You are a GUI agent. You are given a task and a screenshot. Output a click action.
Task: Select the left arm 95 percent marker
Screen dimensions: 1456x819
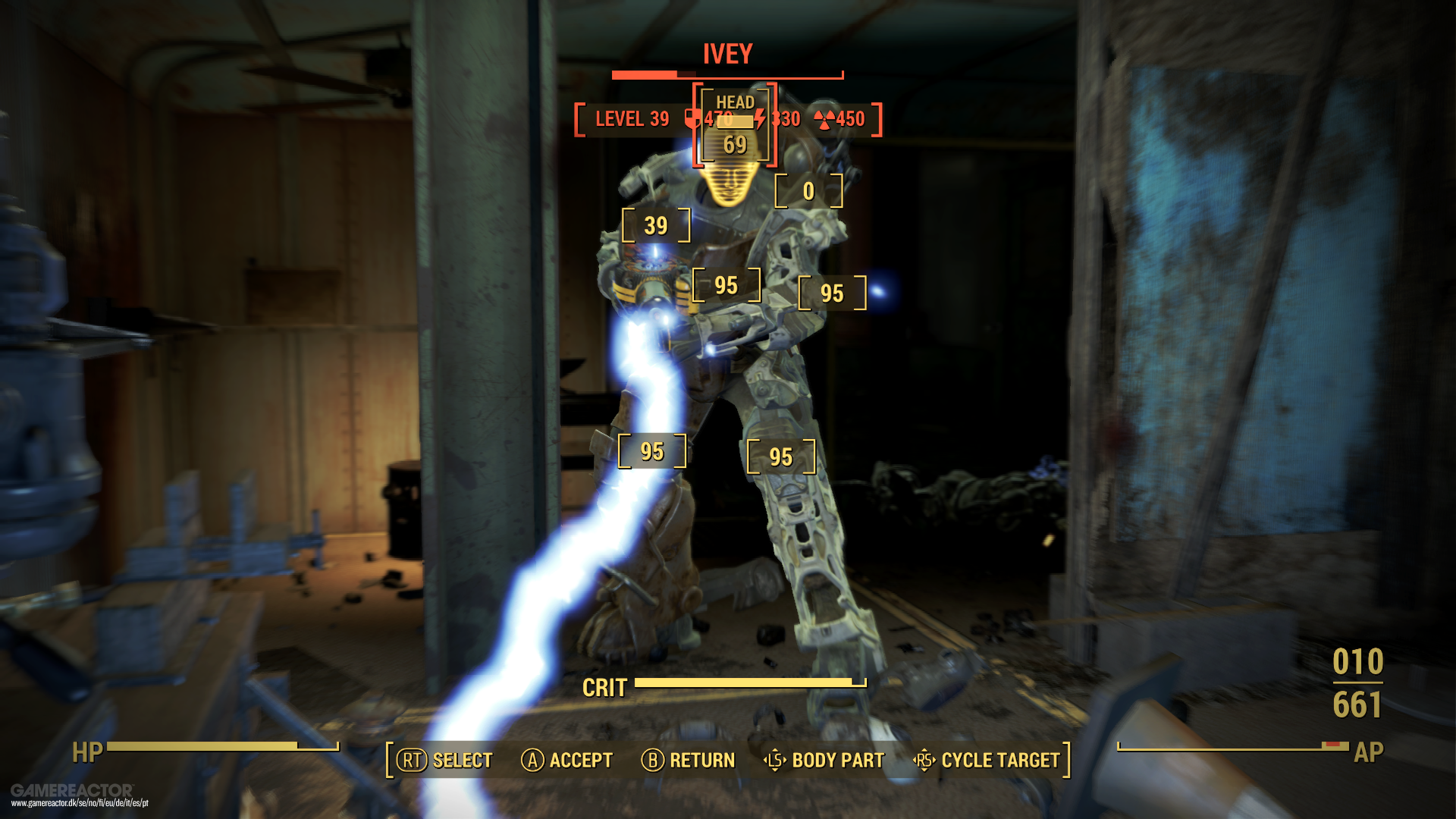[726, 284]
